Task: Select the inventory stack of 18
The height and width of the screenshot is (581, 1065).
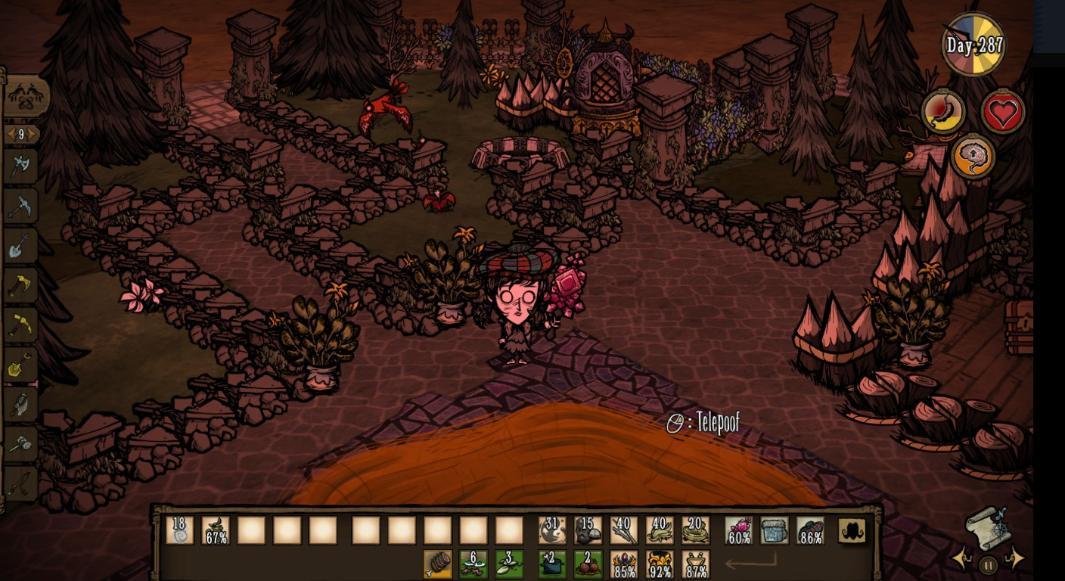Action: tap(180, 530)
